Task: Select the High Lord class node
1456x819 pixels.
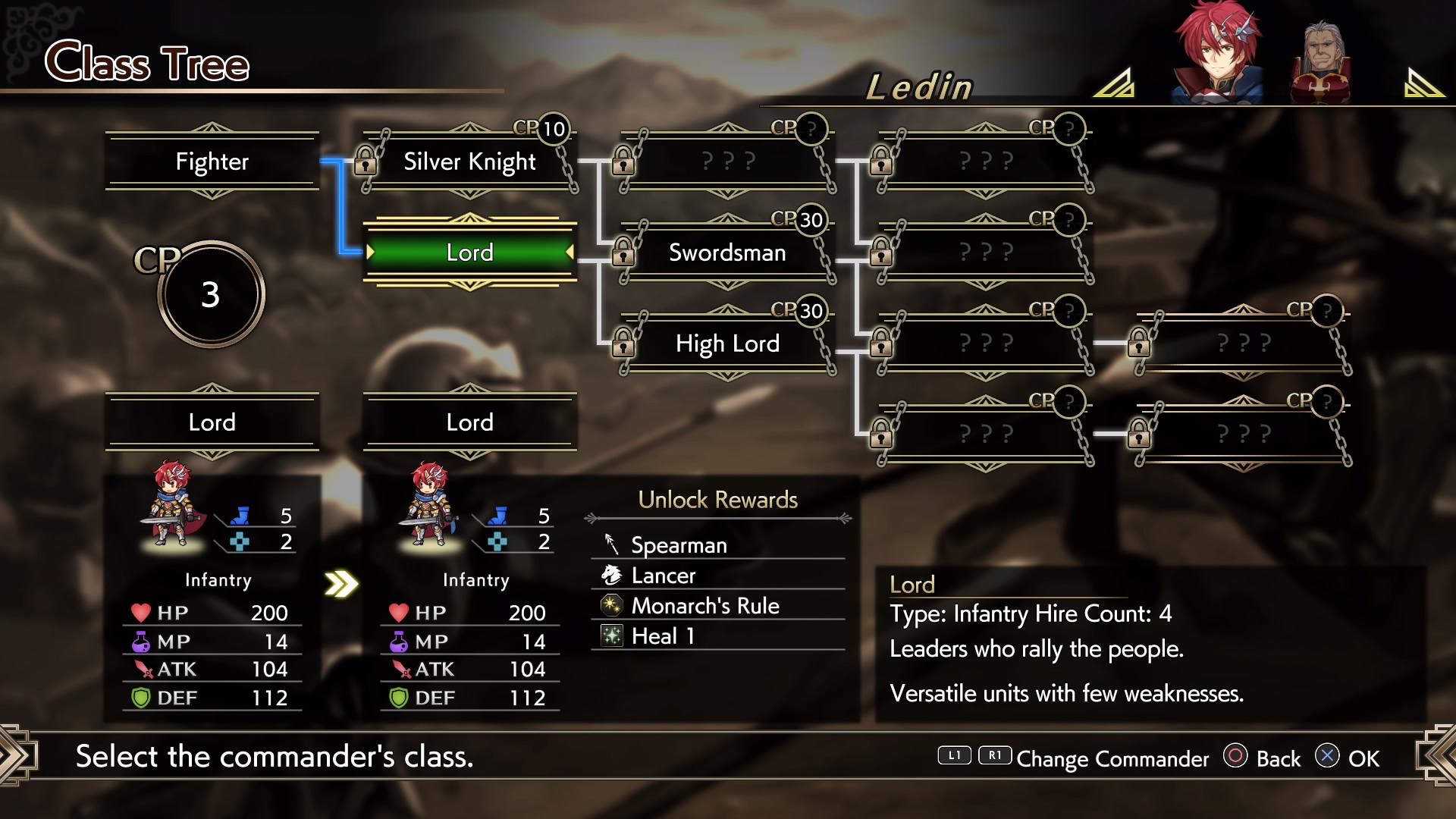Action: [727, 344]
